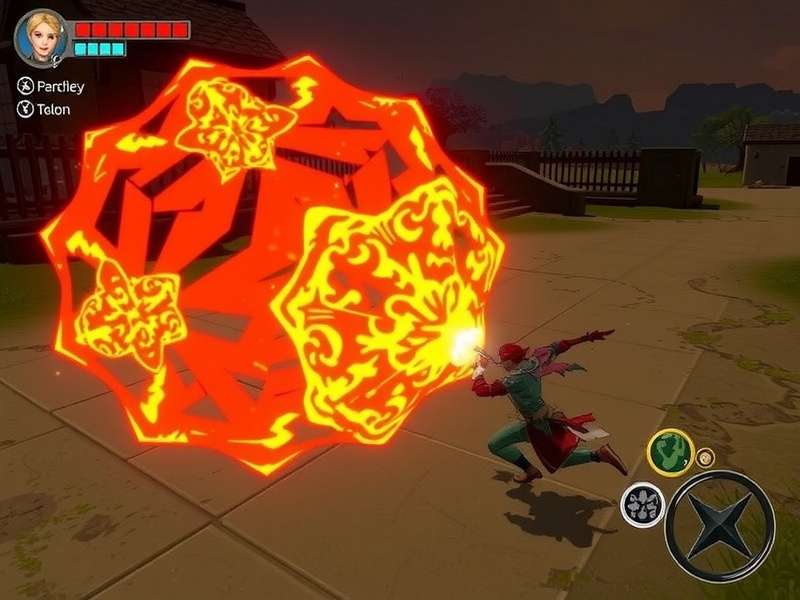Use the grey silver-ringed skill icon
This screenshot has width=800, height=600.
coord(641,504)
